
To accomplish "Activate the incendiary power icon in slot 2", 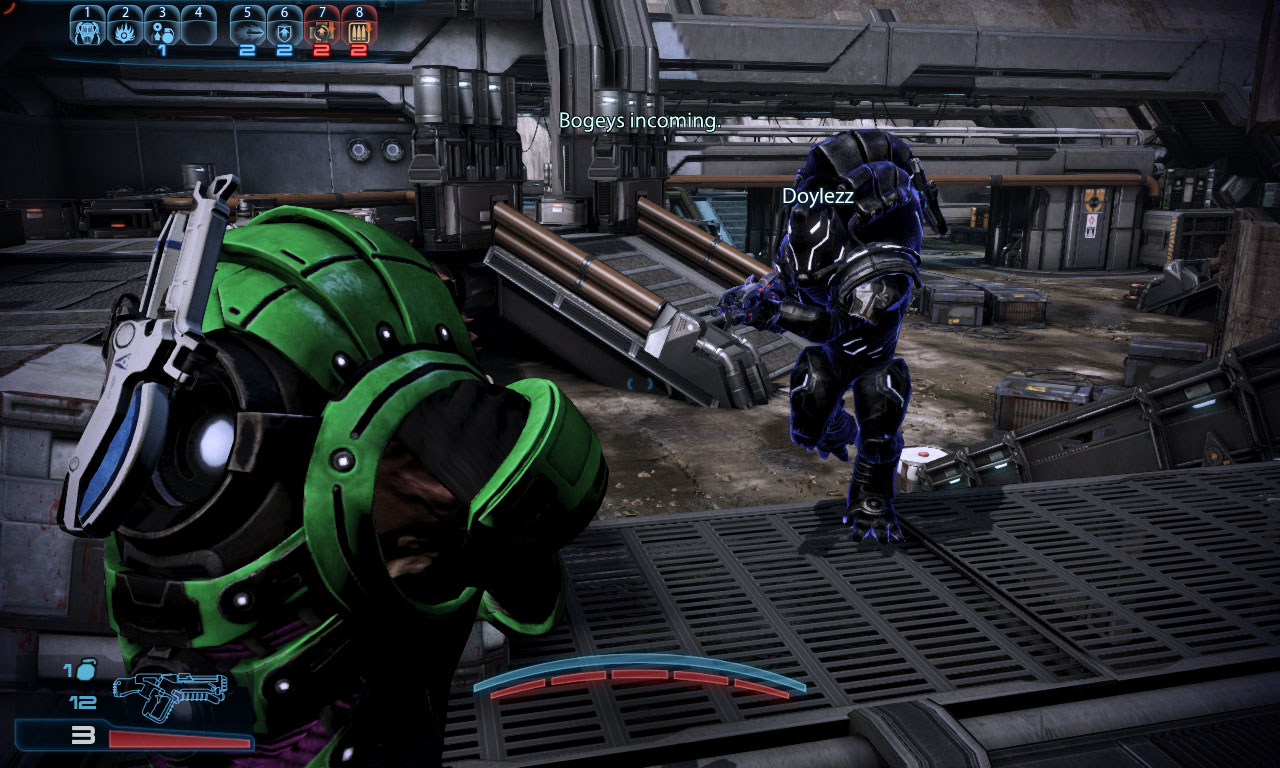I will pyautogui.click(x=125, y=31).
